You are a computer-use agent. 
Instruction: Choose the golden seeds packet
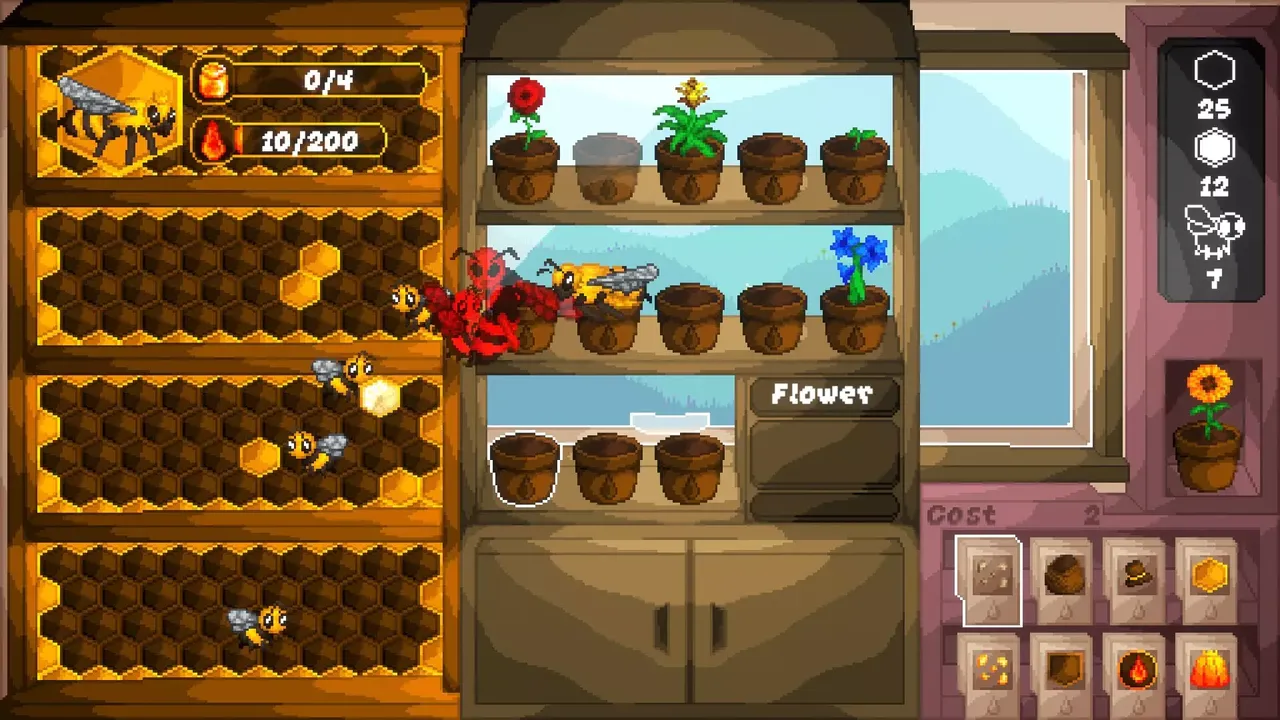(988, 670)
